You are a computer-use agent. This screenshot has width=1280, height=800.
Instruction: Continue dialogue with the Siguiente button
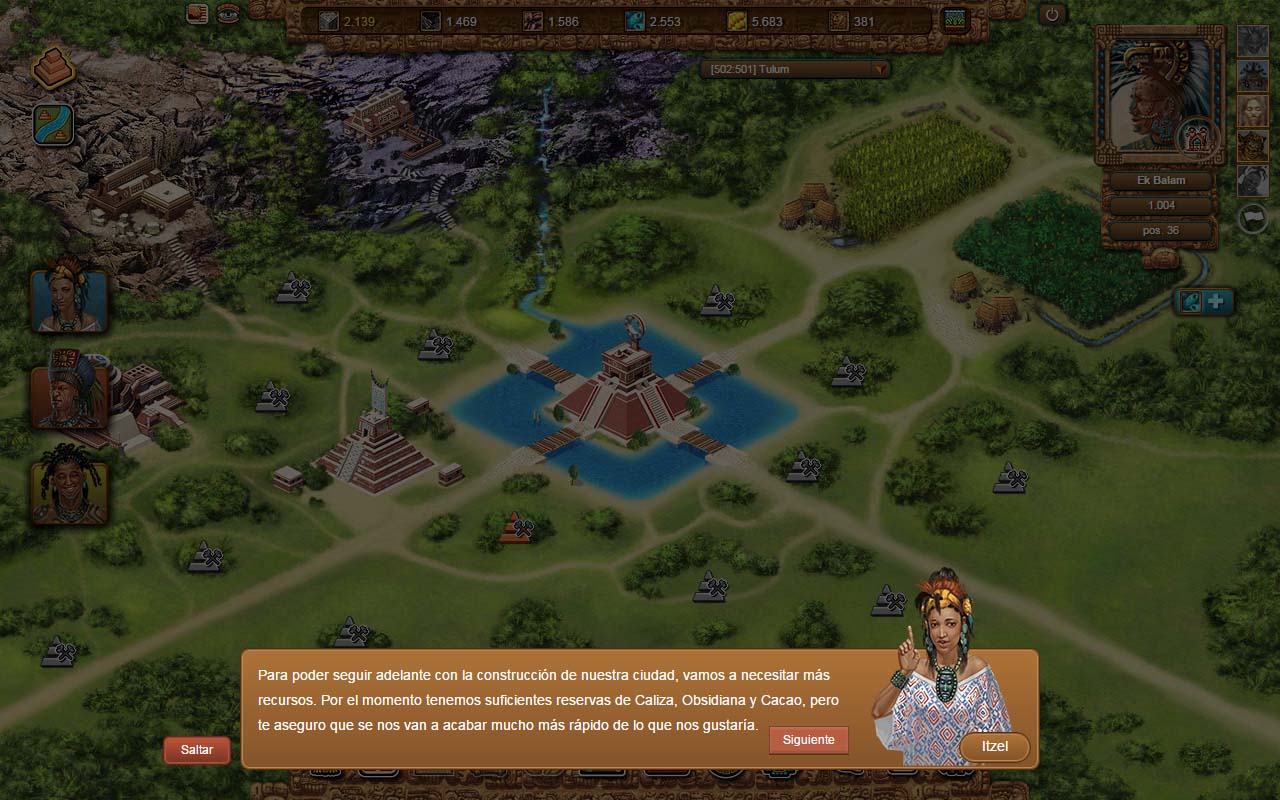pyautogui.click(x=808, y=740)
